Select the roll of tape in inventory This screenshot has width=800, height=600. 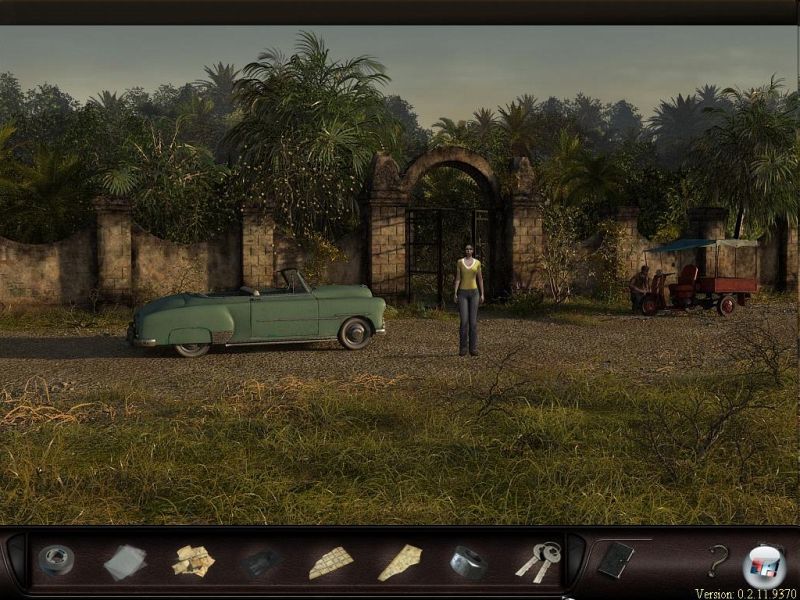coord(56,560)
